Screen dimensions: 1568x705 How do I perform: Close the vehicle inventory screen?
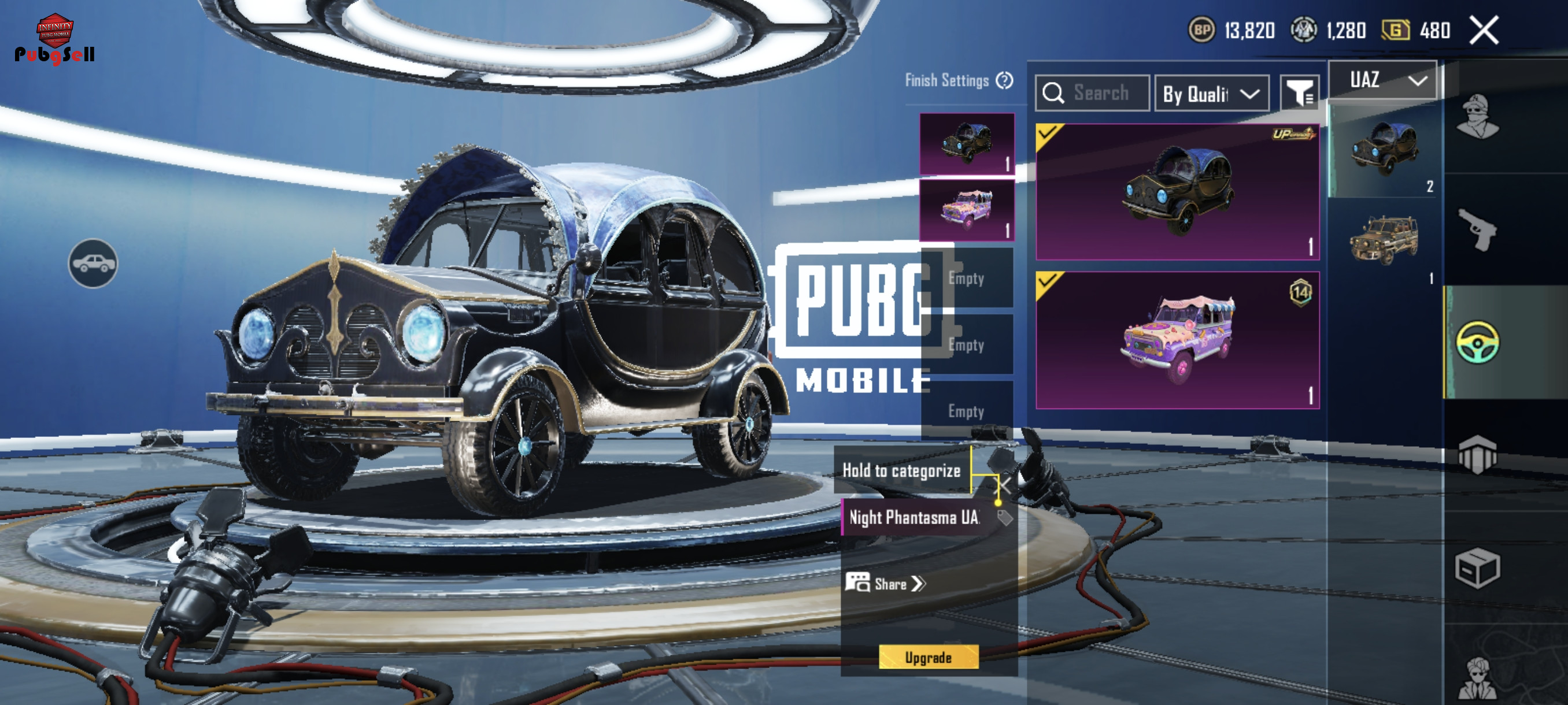(x=1484, y=31)
